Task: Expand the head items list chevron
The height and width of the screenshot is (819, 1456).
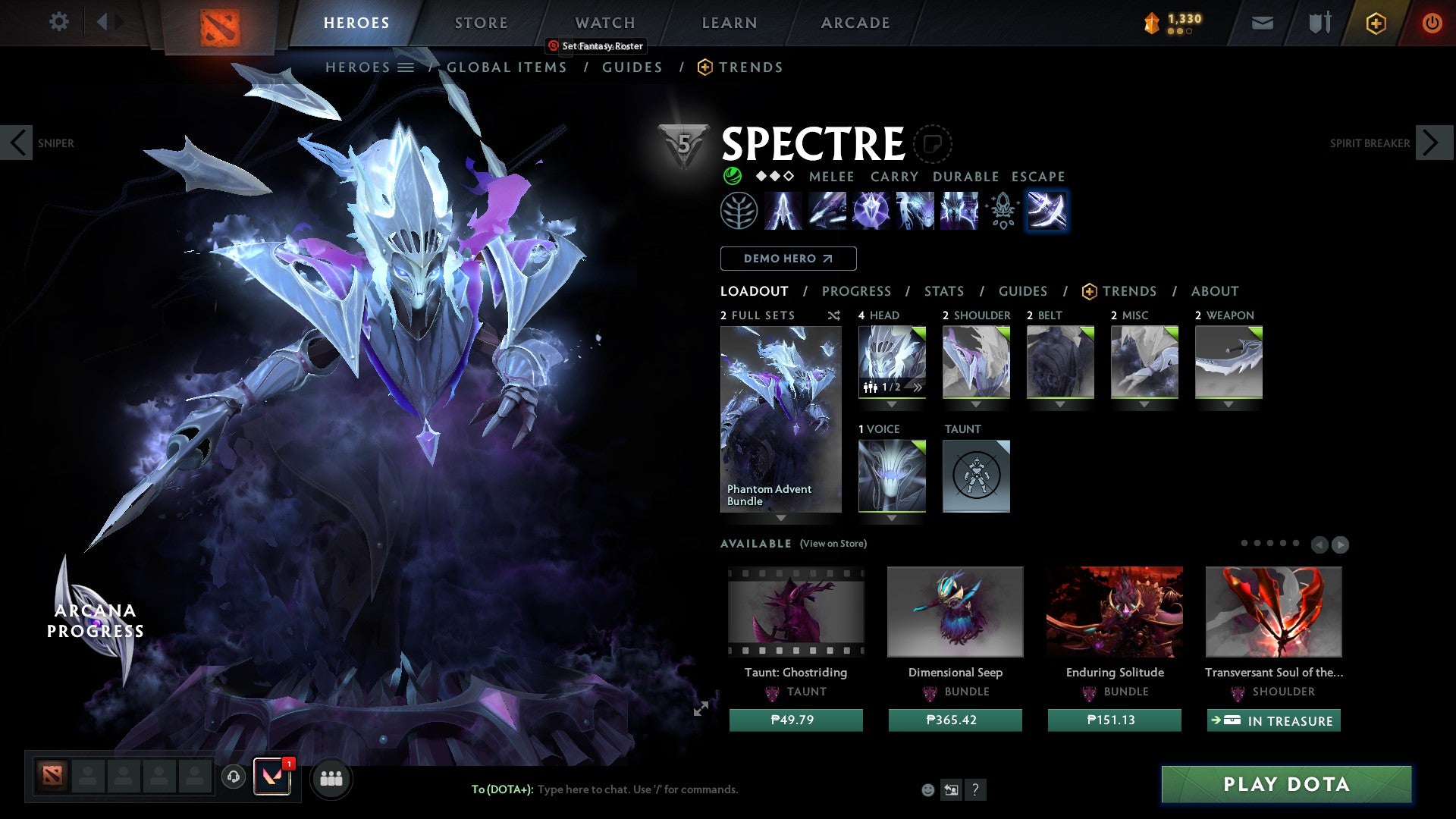Action: (916, 387)
